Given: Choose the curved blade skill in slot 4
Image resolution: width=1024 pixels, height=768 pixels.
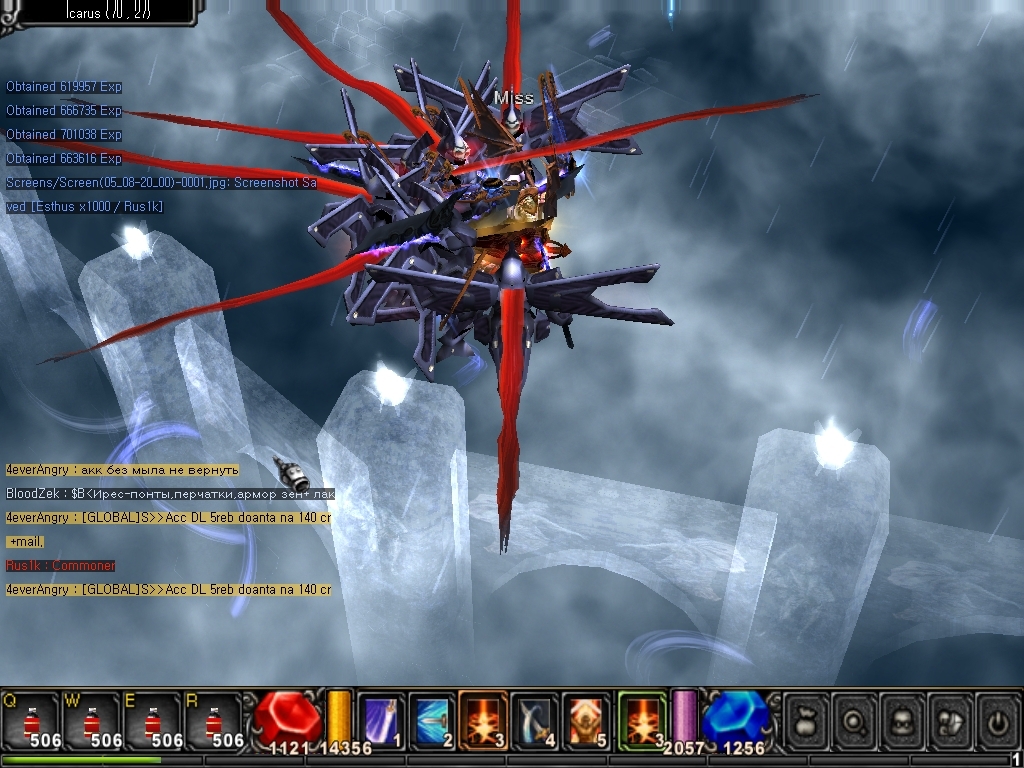Looking at the screenshot, I should pyautogui.click(x=535, y=719).
